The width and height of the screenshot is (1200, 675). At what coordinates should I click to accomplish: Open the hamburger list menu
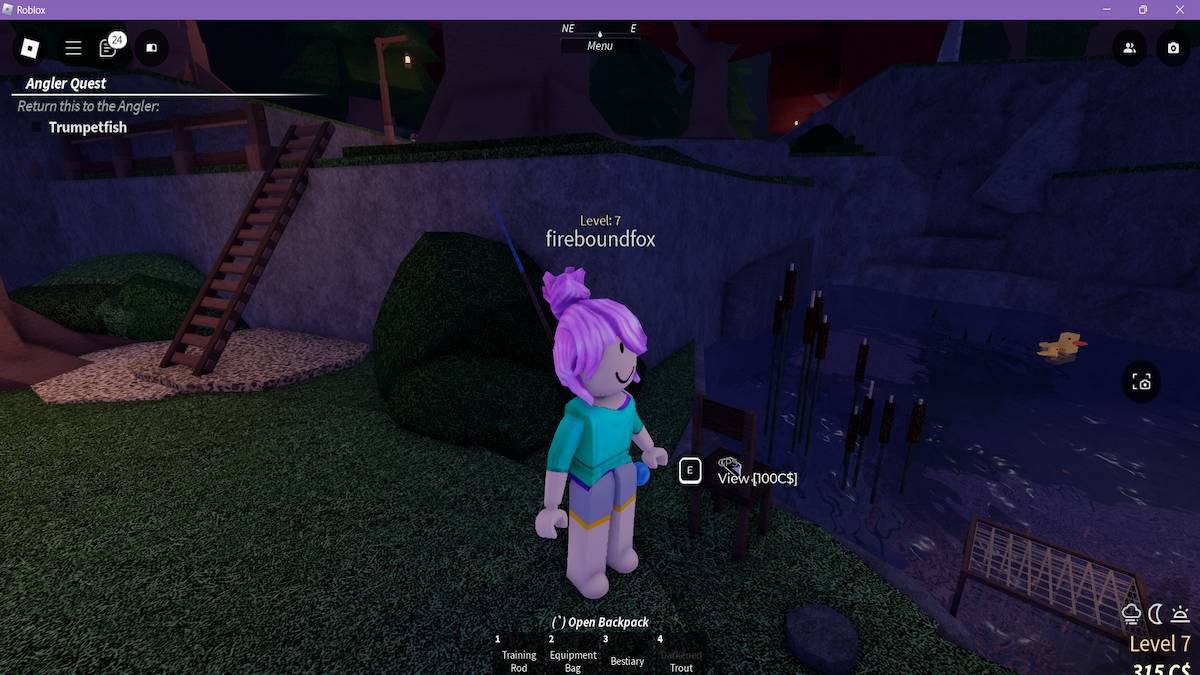click(x=73, y=47)
